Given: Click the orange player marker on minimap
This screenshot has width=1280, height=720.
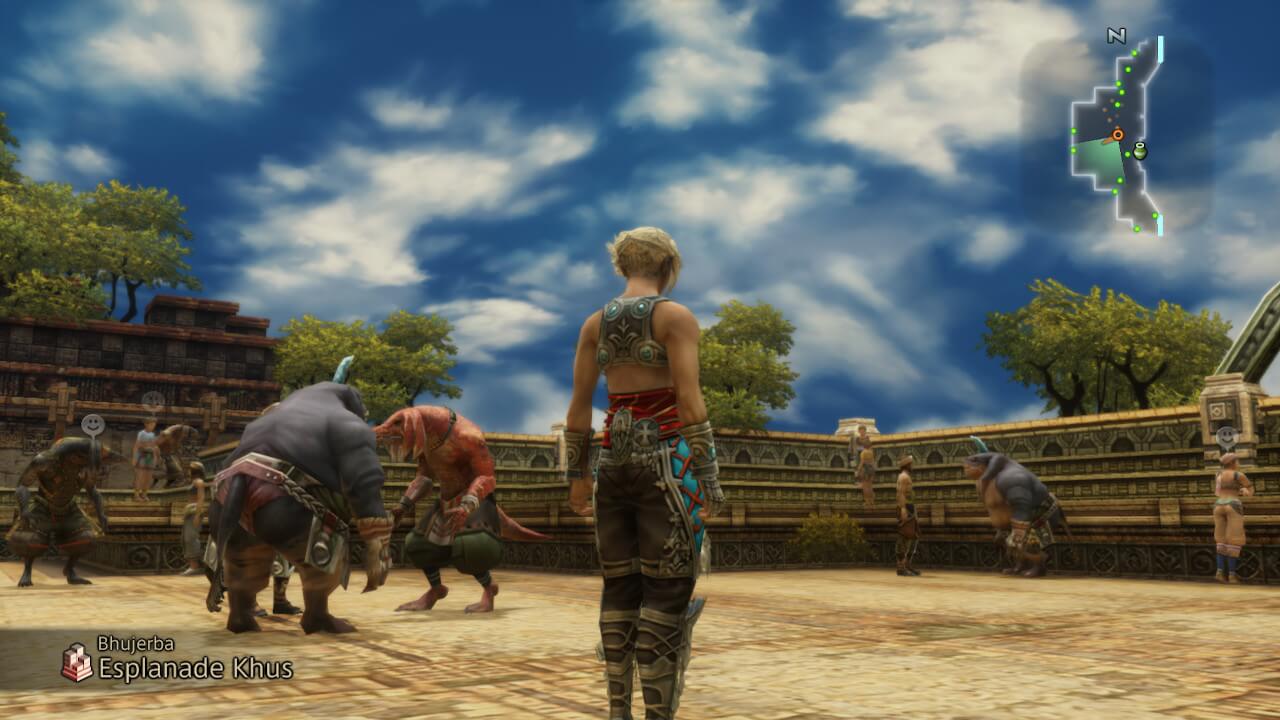Looking at the screenshot, I should 1117,134.
